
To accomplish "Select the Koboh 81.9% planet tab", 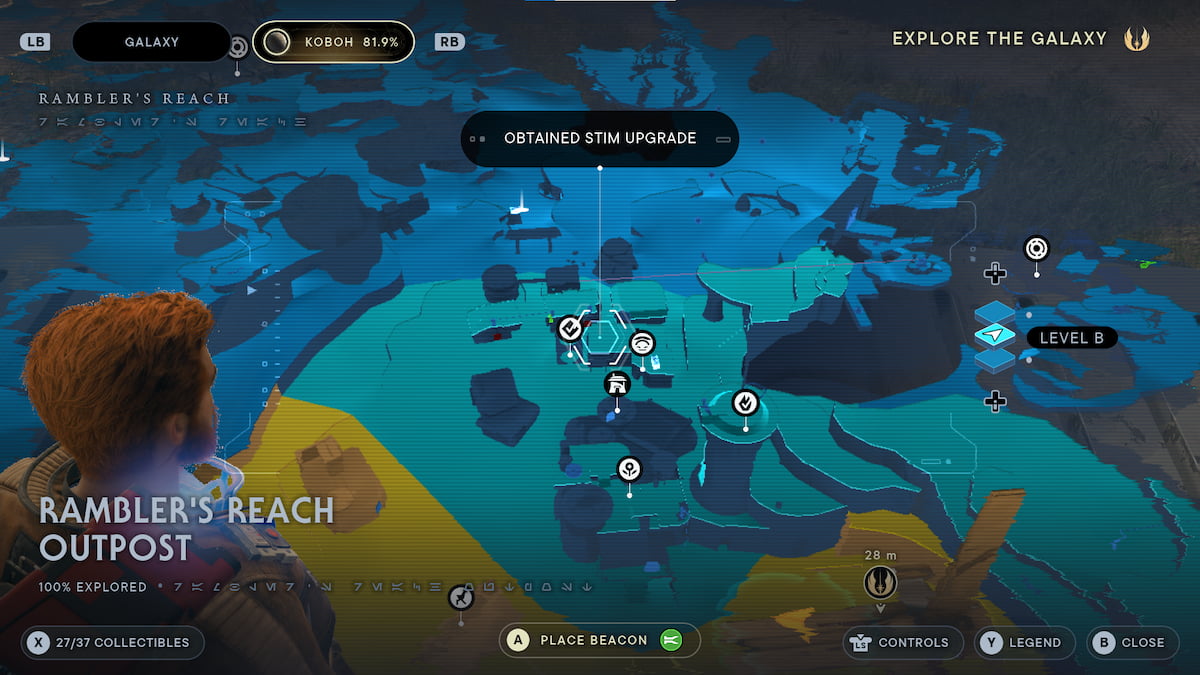I will (x=332, y=42).
